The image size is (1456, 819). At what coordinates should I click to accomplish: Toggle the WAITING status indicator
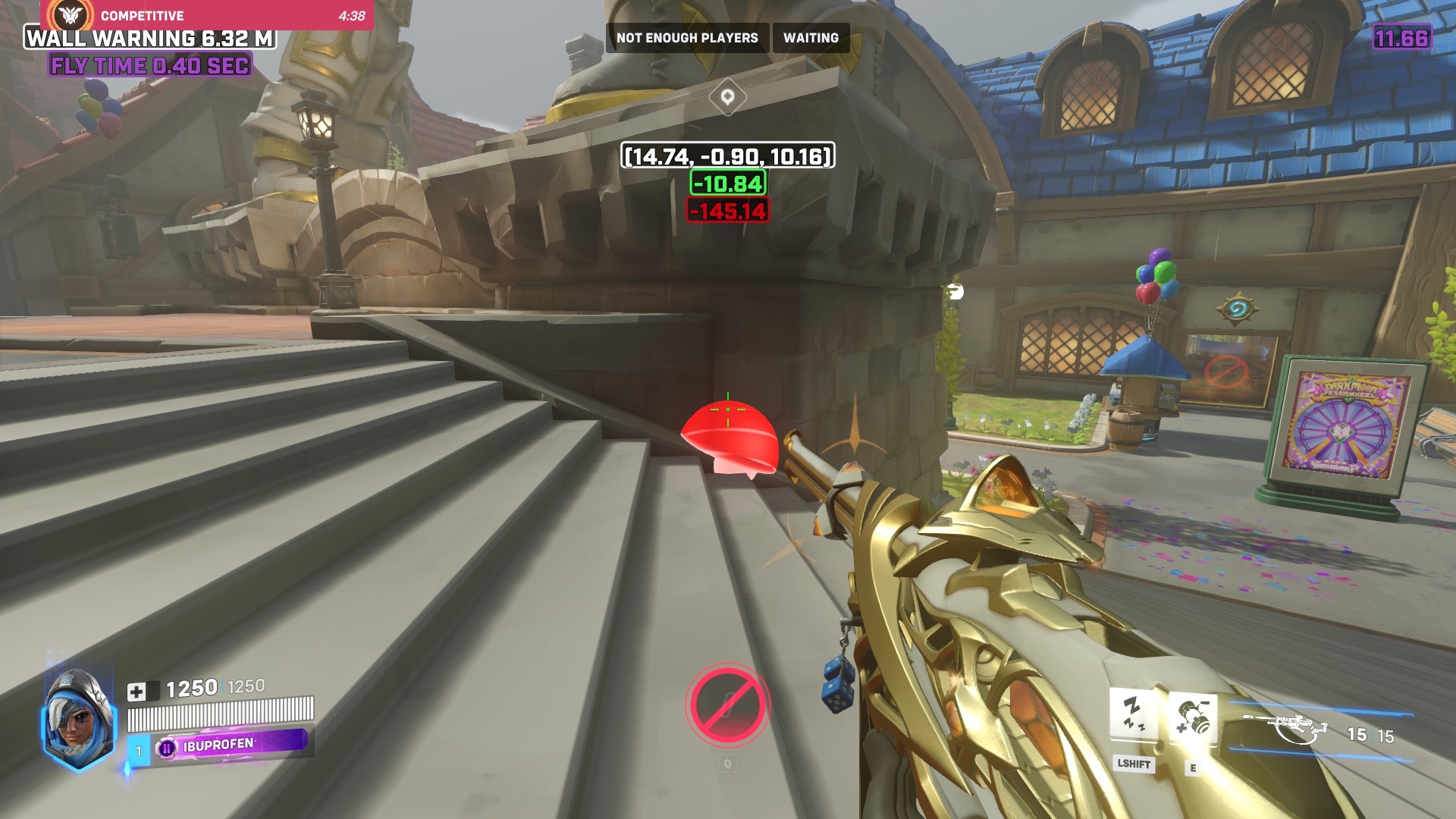810,37
